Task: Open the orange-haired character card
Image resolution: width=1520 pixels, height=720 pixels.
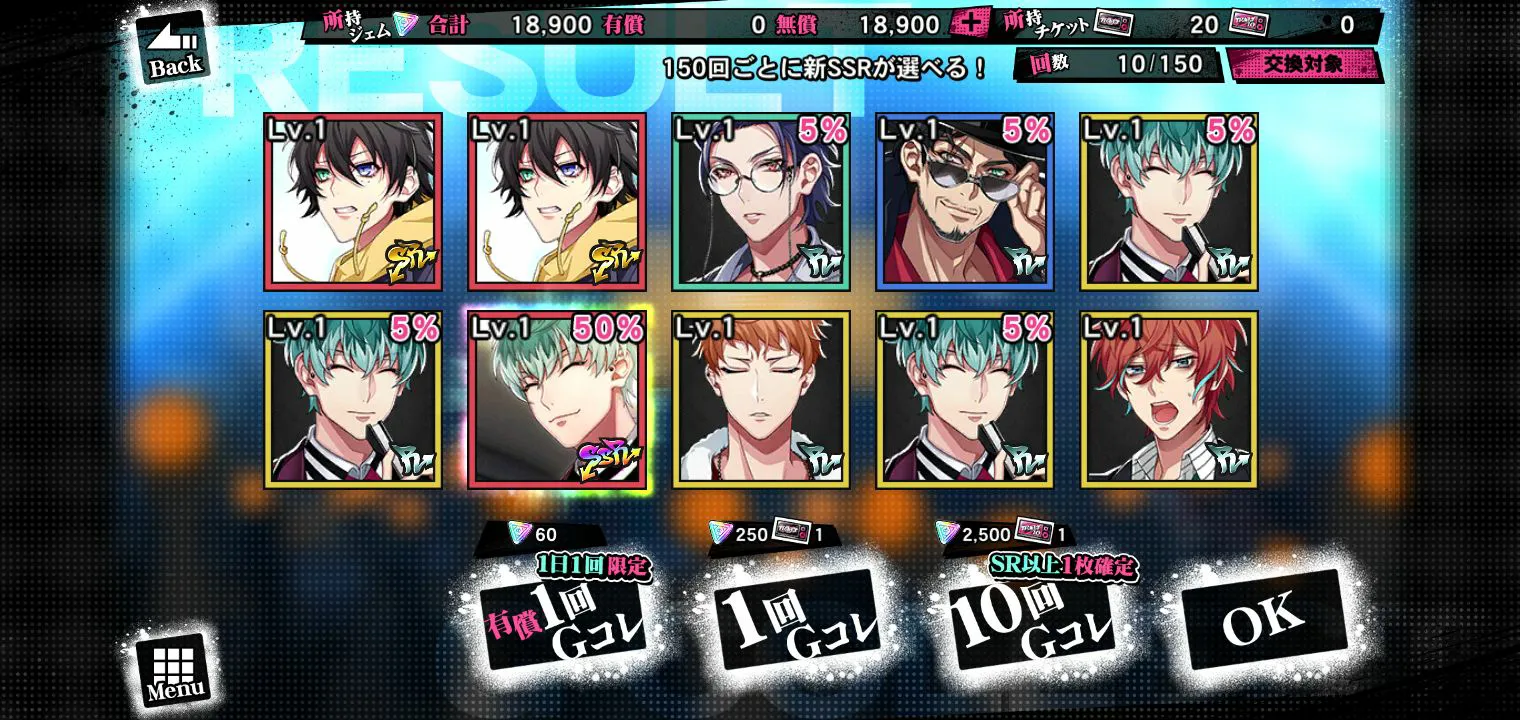Action: coord(761,399)
